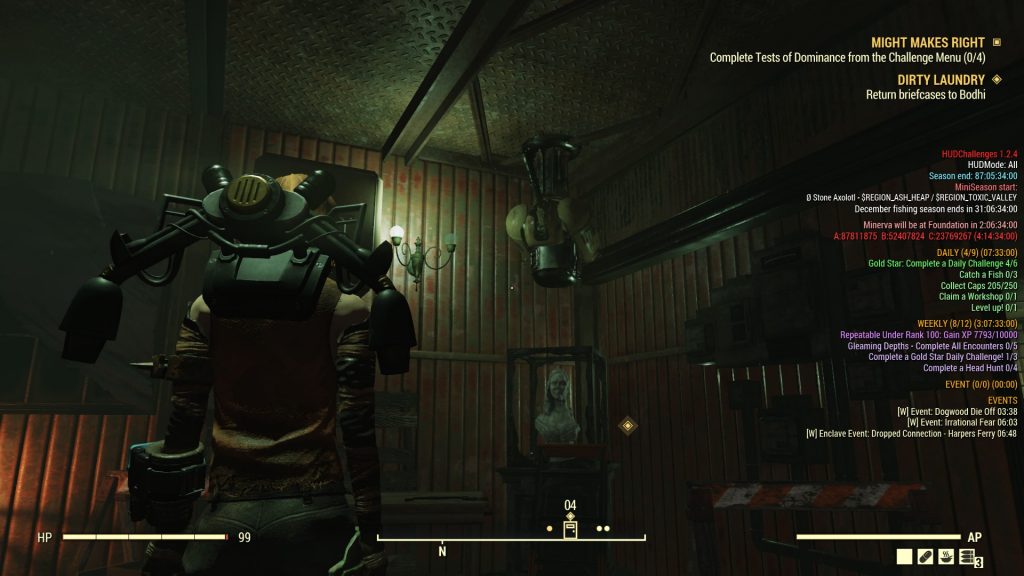Select the Collect Caps daily challenge

tap(978, 286)
